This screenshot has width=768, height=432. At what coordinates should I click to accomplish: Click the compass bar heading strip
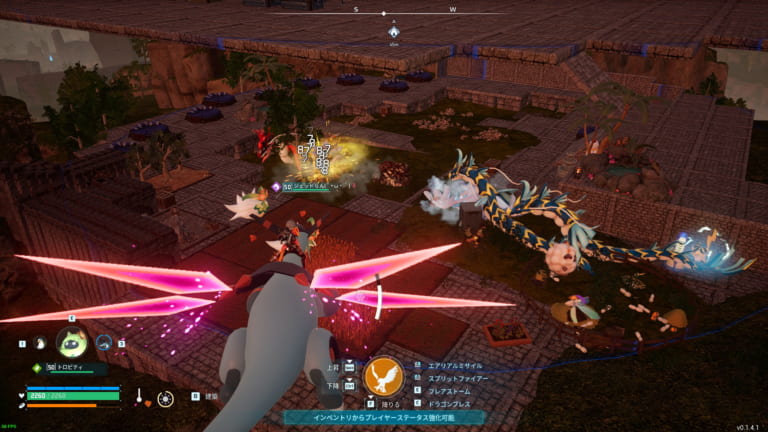384,13
